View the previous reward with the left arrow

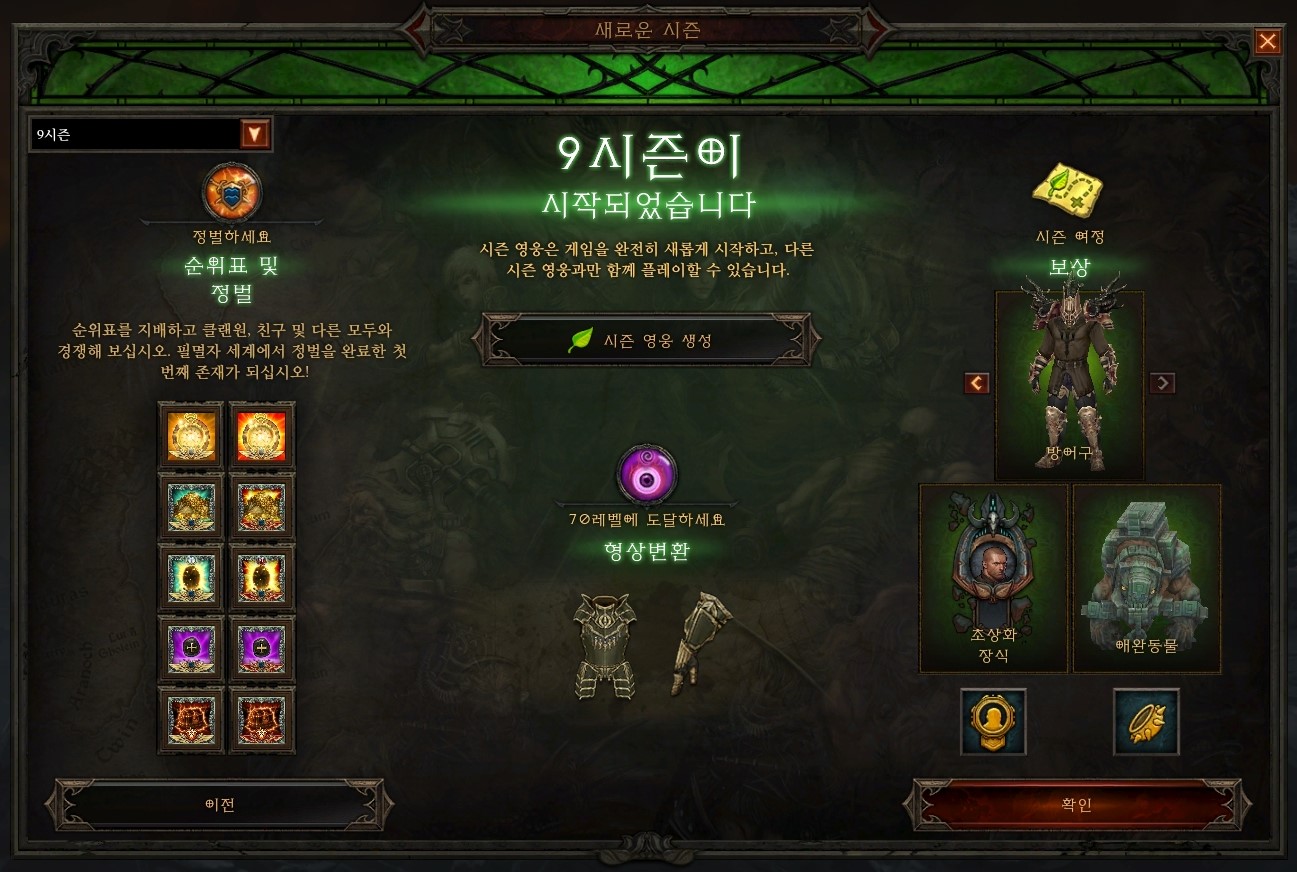tap(977, 383)
